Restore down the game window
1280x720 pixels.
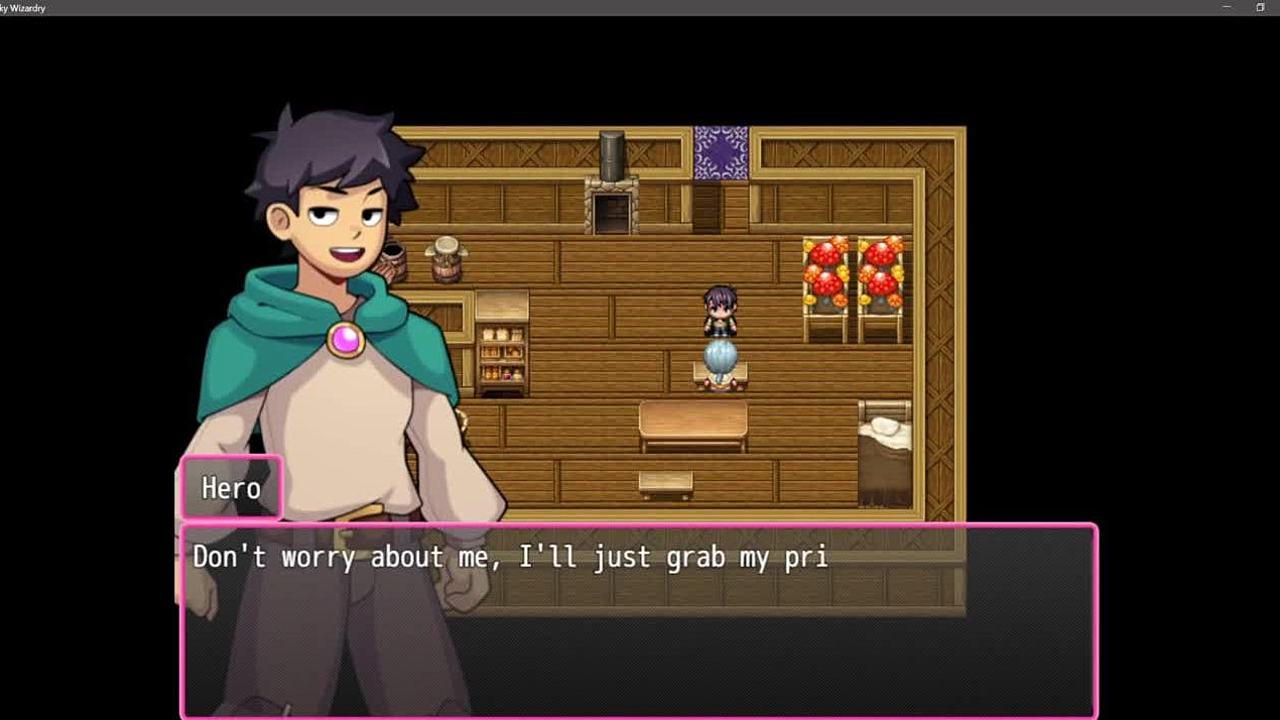pyautogui.click(x=1260, y=8)
